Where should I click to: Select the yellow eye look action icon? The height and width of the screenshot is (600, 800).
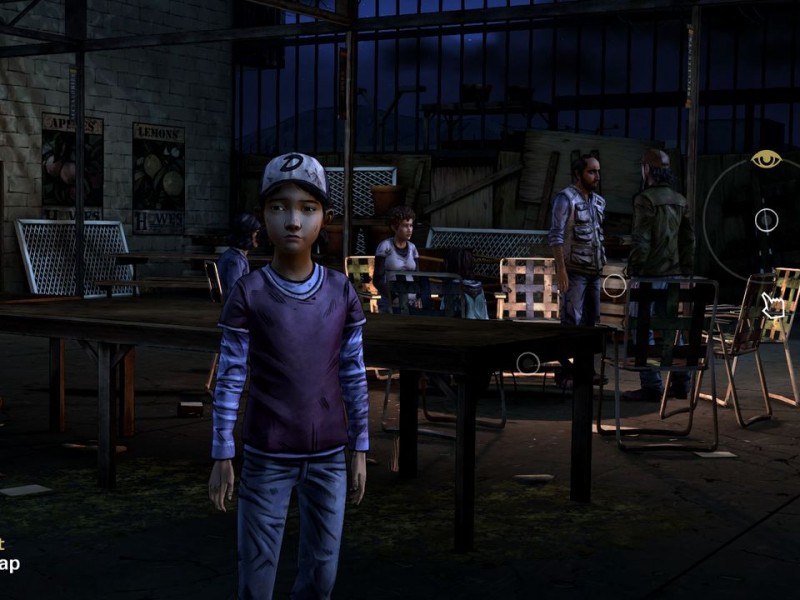click(766, 159)
